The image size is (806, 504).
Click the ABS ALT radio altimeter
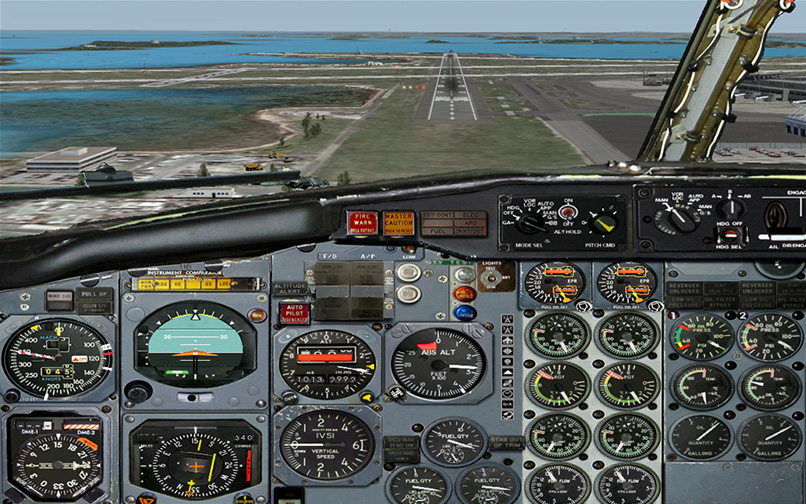[x=436, y=364]
